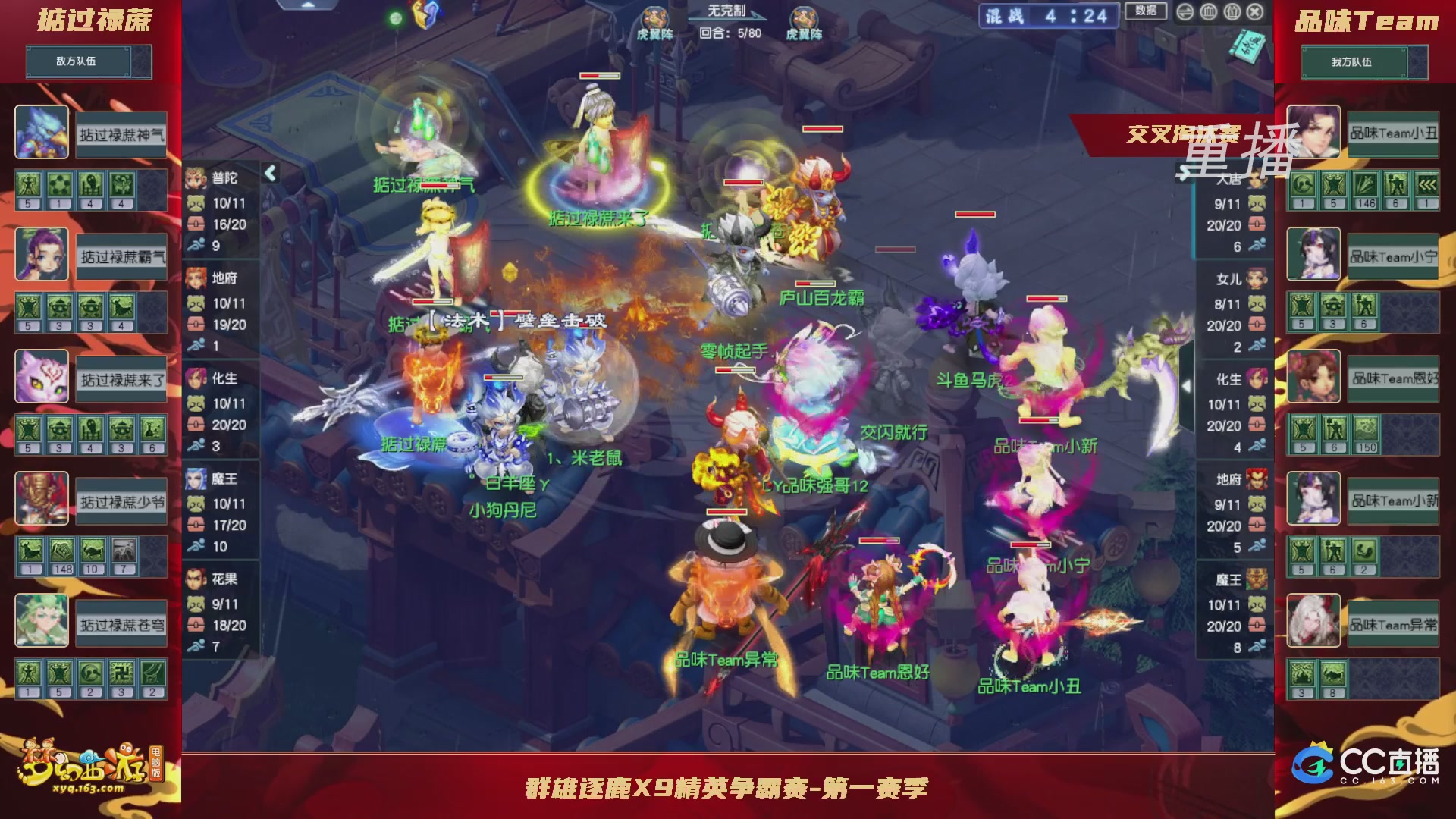The width and height of the screenshot is (1456, 819).
Task: Click the trash bin circular icon near the timer
Action: pos(1208,14)
